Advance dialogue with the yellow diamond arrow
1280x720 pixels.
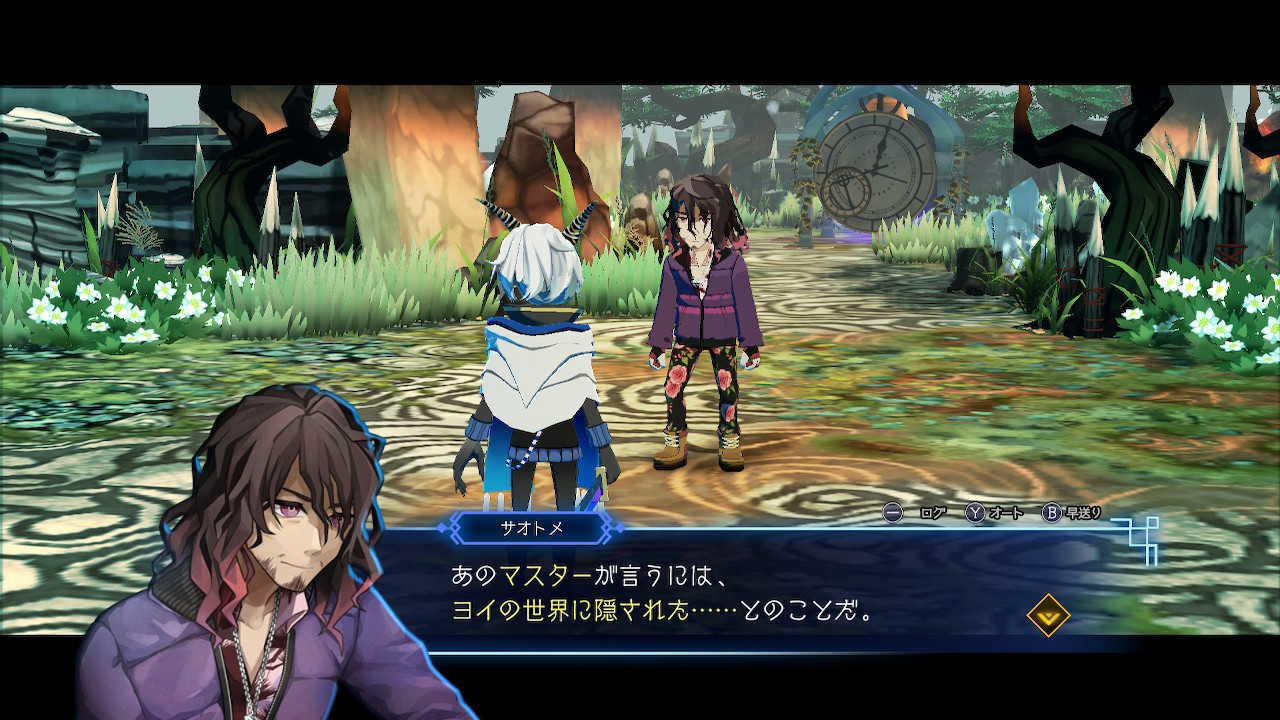point(1048,615)
